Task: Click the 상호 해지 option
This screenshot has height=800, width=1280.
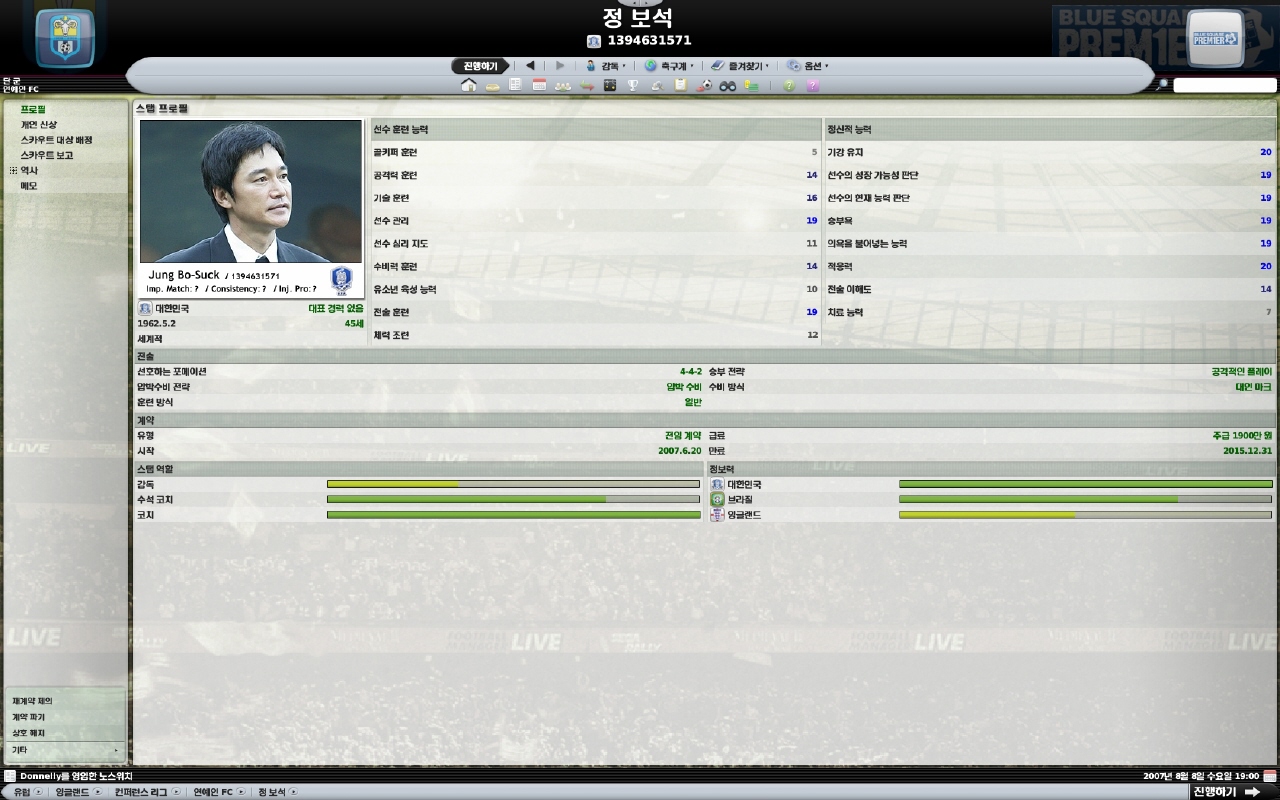Action: tap(28, 733)
